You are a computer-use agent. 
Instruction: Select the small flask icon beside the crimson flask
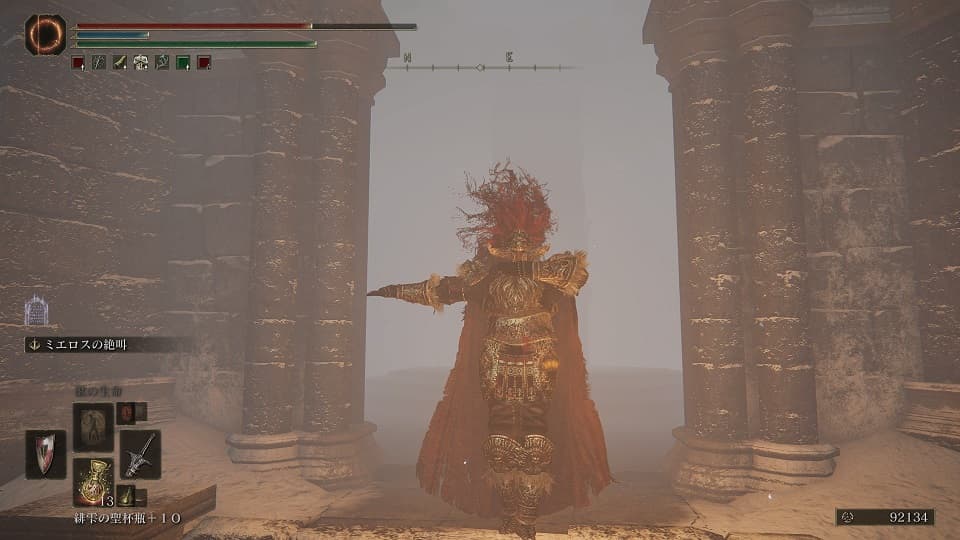pyautogui.click(x=127, y=494)
